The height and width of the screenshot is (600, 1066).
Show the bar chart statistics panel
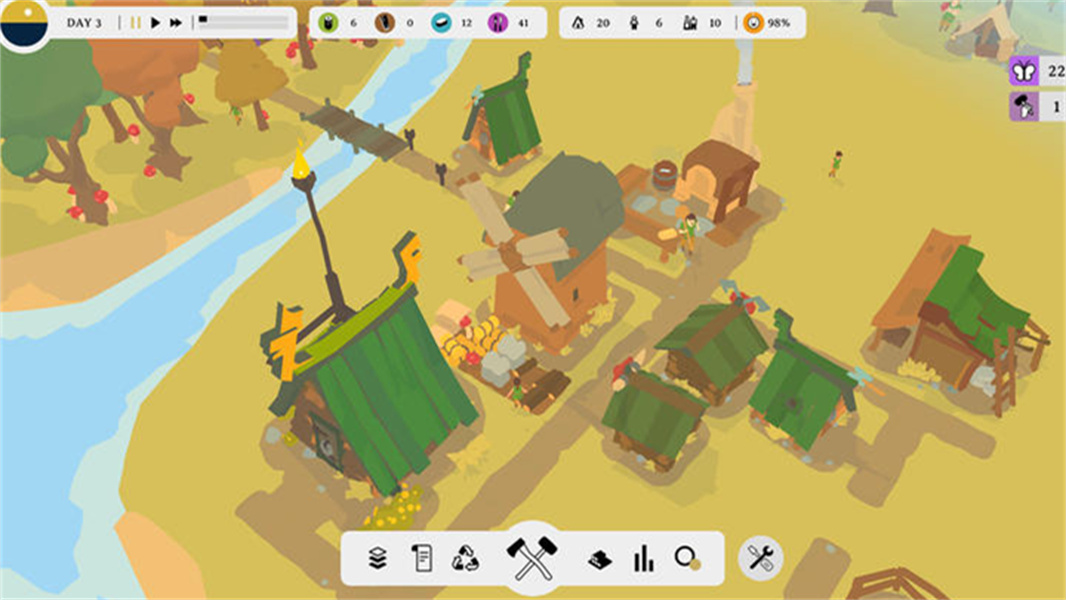tap(643, 558)
